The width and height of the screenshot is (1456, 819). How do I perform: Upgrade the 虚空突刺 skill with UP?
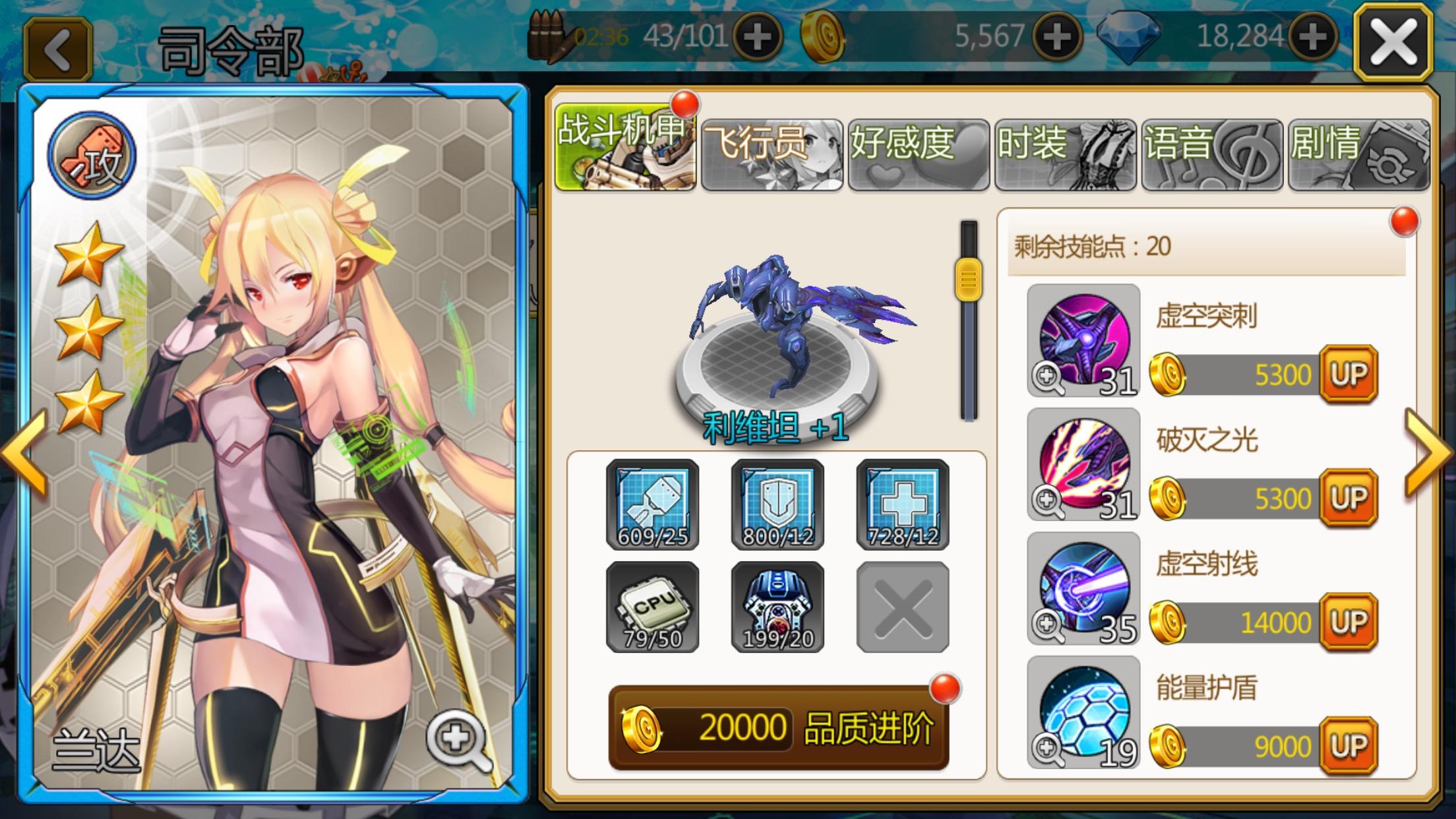point(1349,375)
